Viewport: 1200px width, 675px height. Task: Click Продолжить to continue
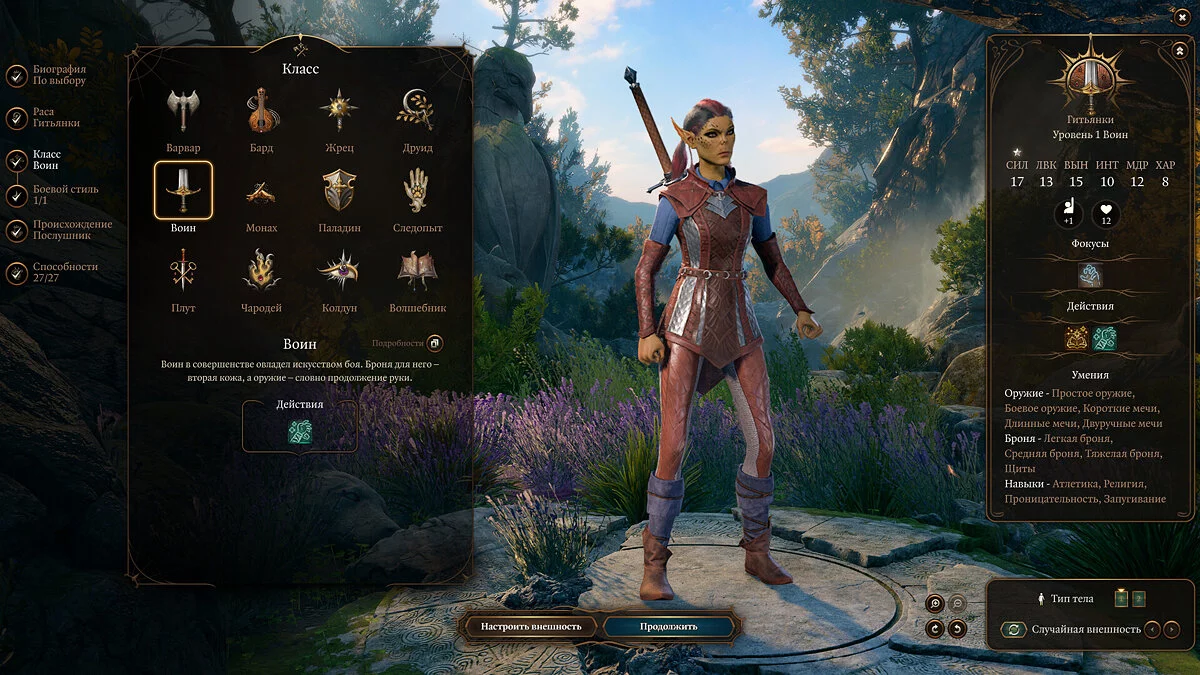pyautogui.click(x=670, y=627)
